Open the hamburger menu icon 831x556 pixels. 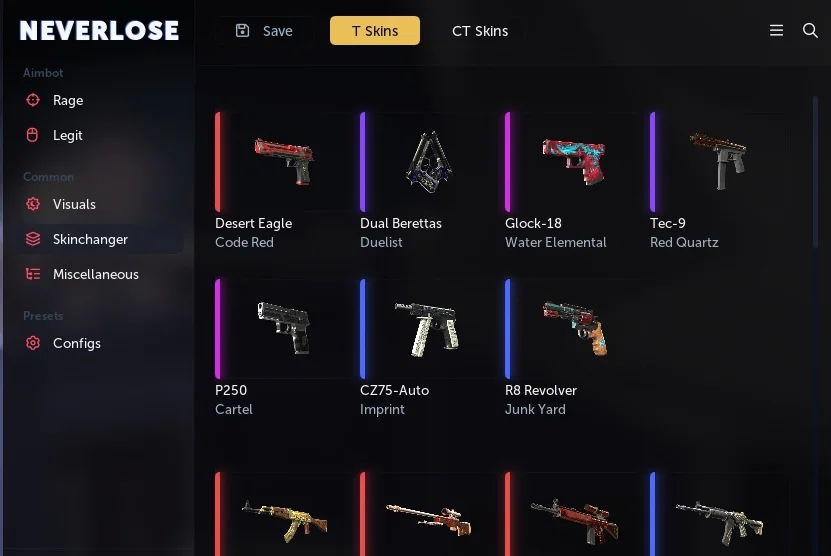coord(776,31)
